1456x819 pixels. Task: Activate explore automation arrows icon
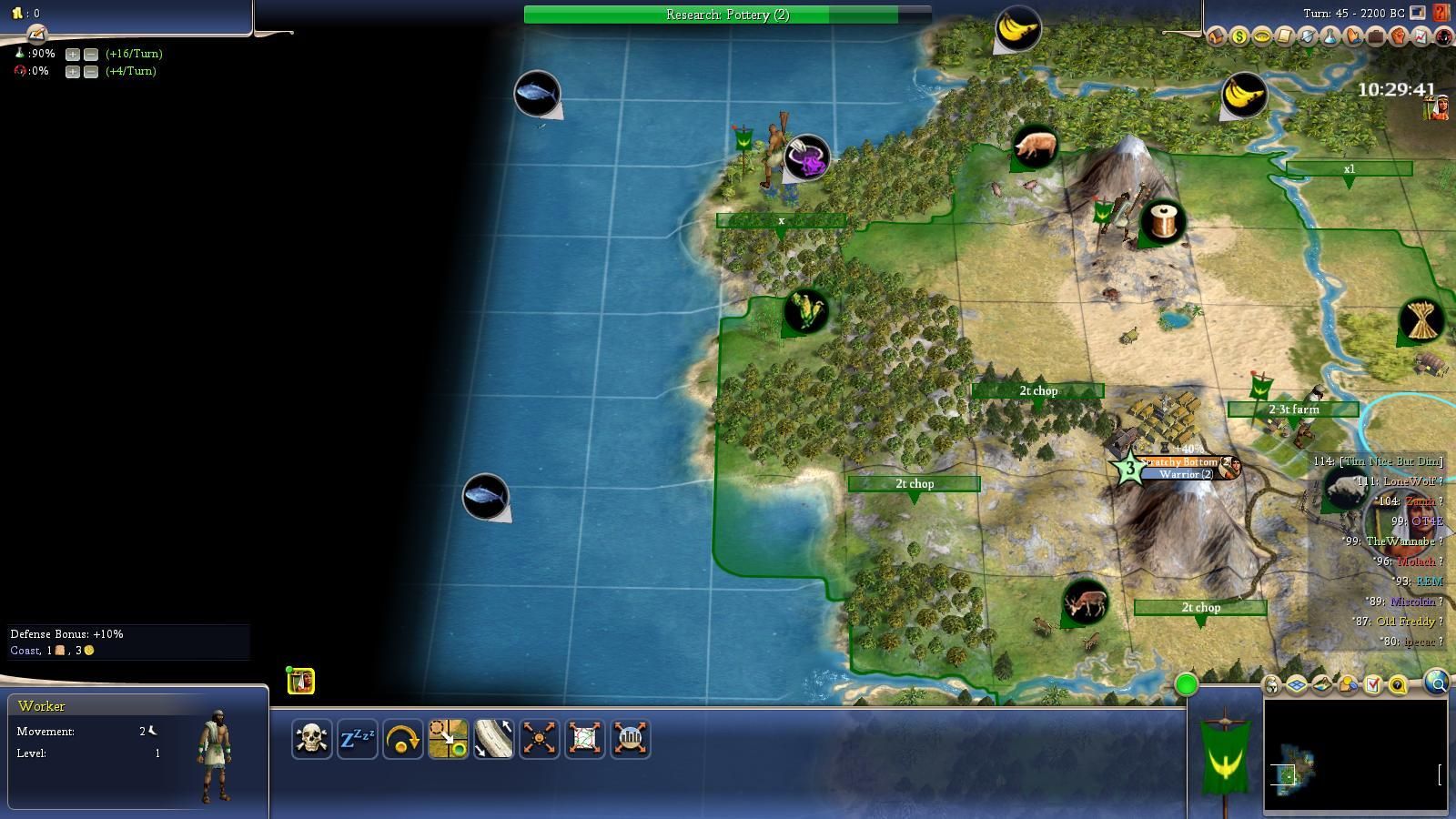[x=539, y=738]
